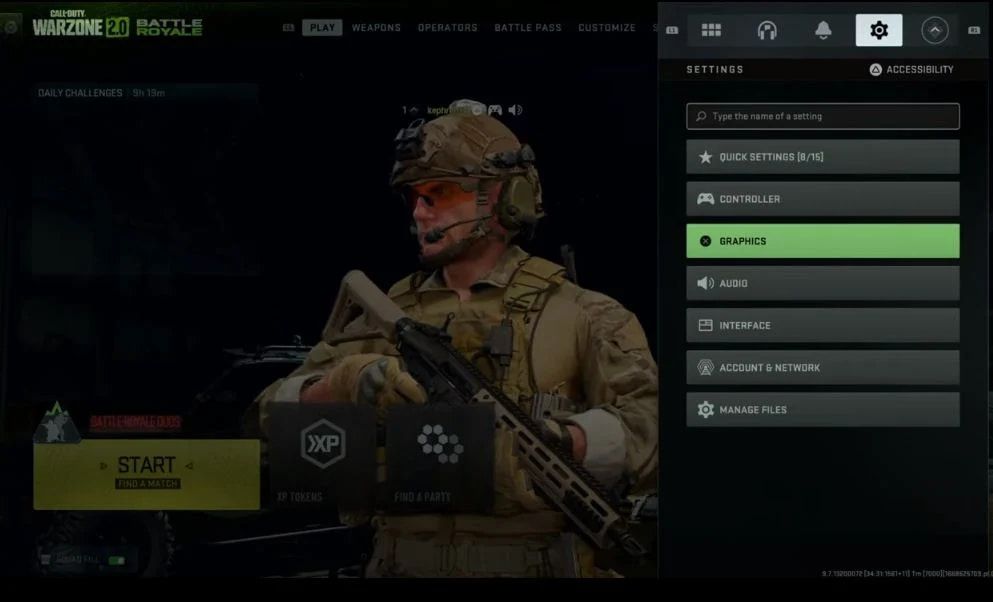Click the chevron profile icon
The image size is (993, 602).
(x=935, y=30)
